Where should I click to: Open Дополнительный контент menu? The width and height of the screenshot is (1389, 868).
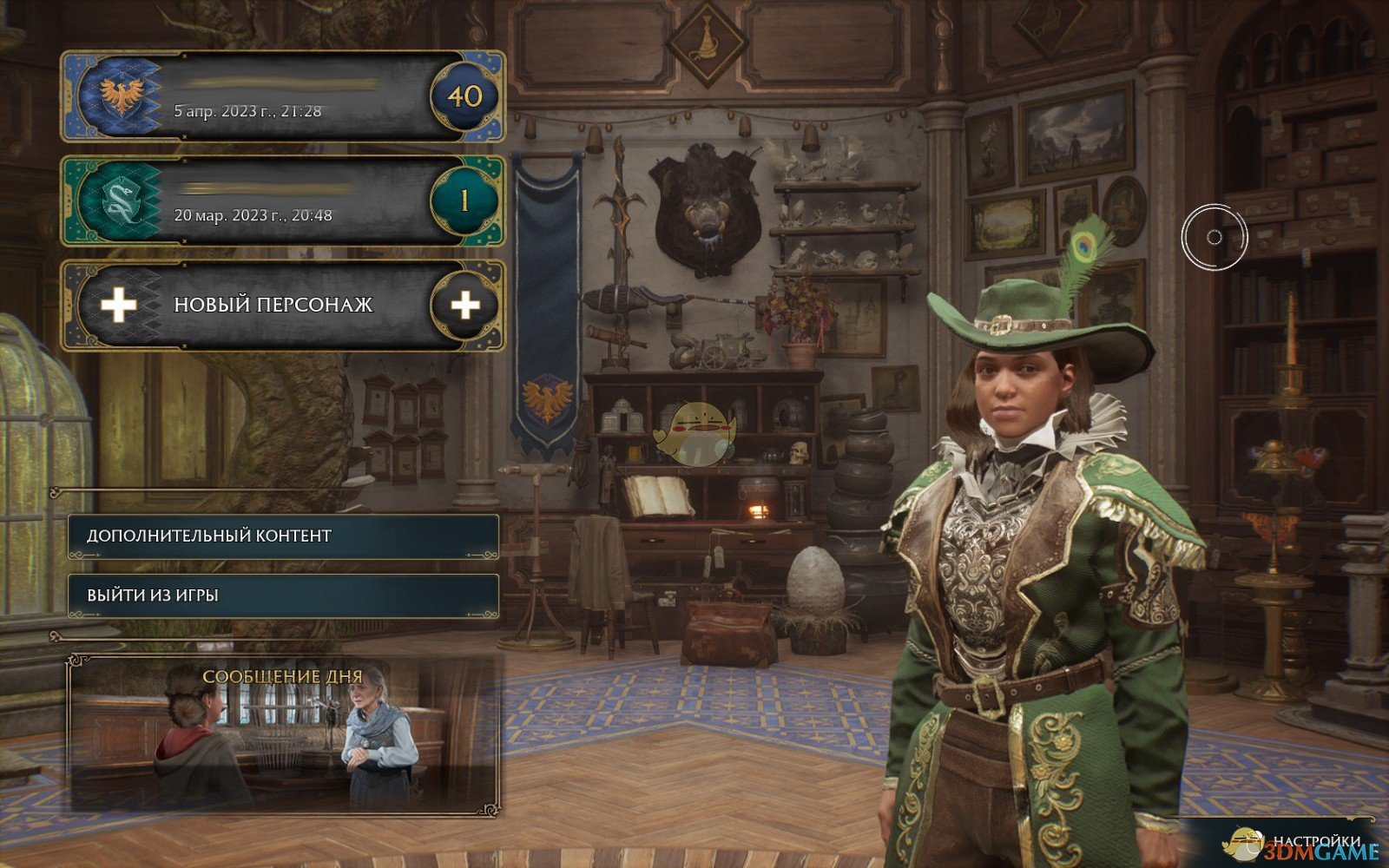coord(283,536)
